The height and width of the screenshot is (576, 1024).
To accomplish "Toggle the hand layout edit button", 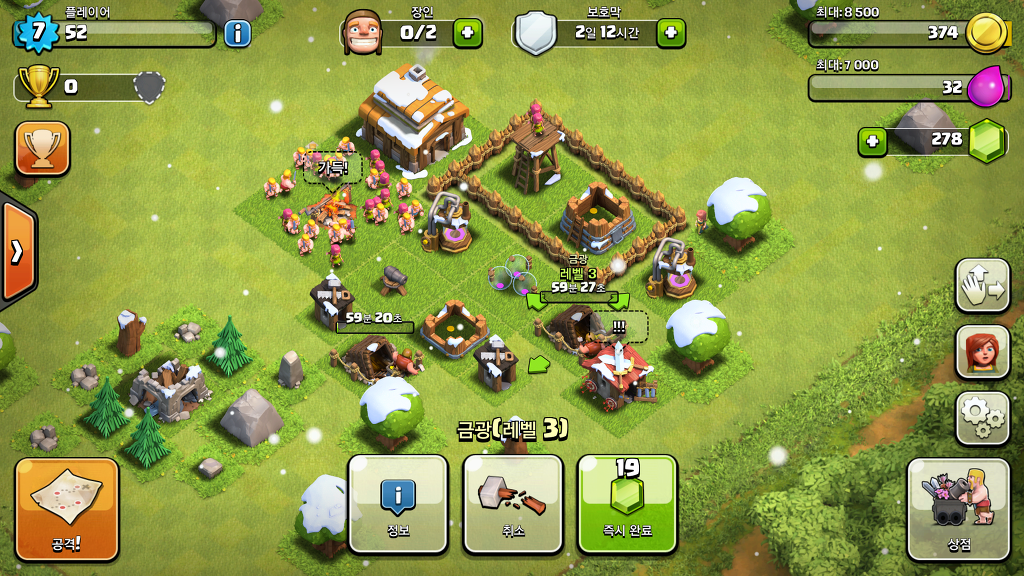I will (982, 285).
